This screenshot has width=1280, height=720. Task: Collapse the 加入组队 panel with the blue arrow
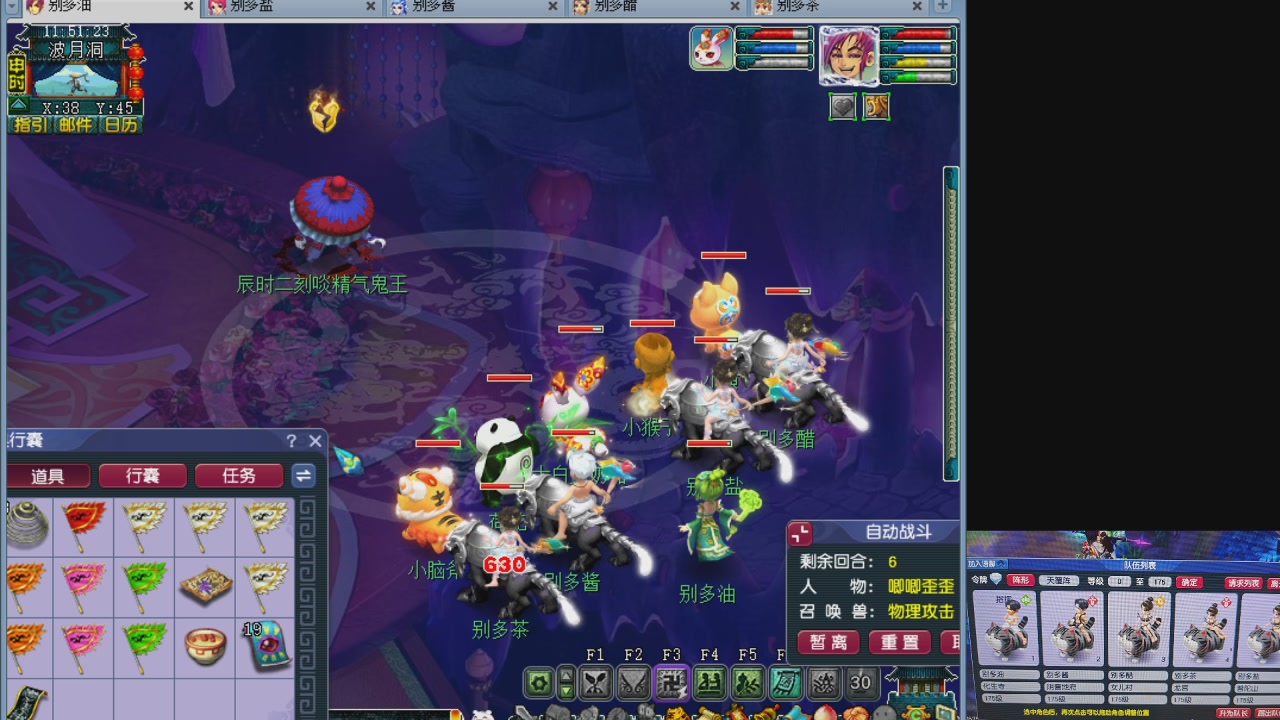1002,563
